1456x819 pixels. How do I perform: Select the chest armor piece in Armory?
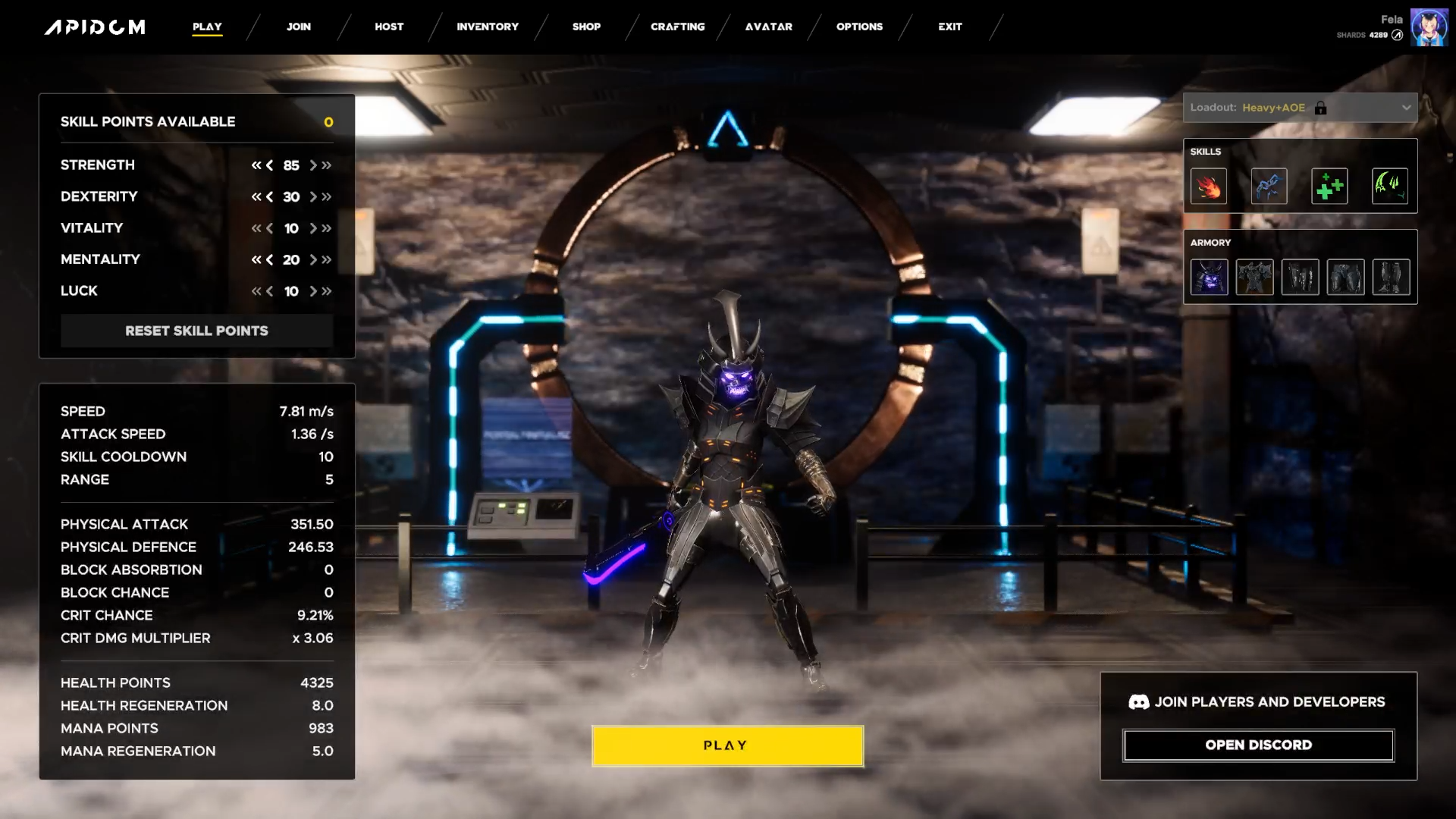[1255, 277]
